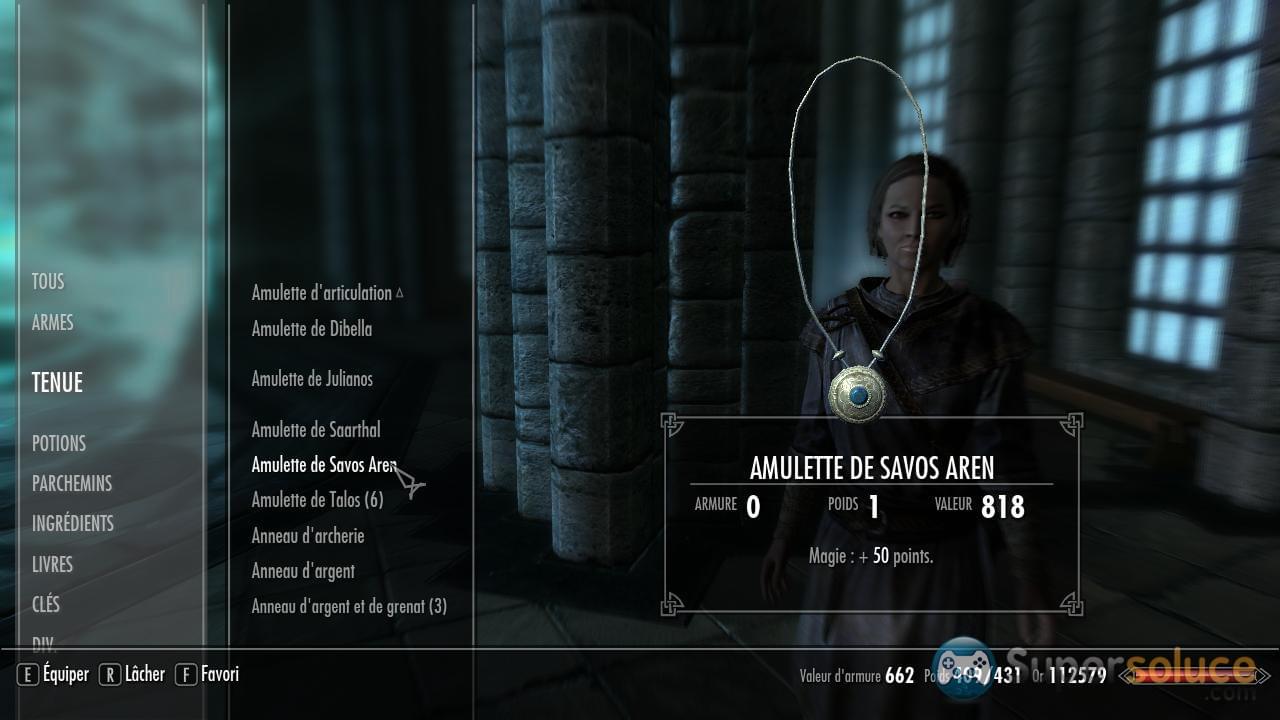The width and height of the screenshot is (1280, 720).
Task: Open the LIVRES category
Action: click(x=52, y=564)
